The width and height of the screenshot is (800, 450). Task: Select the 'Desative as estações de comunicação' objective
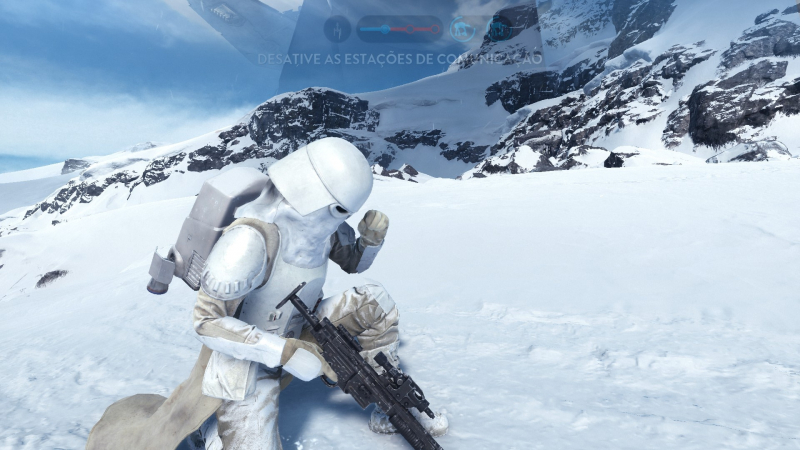point(400,59)
